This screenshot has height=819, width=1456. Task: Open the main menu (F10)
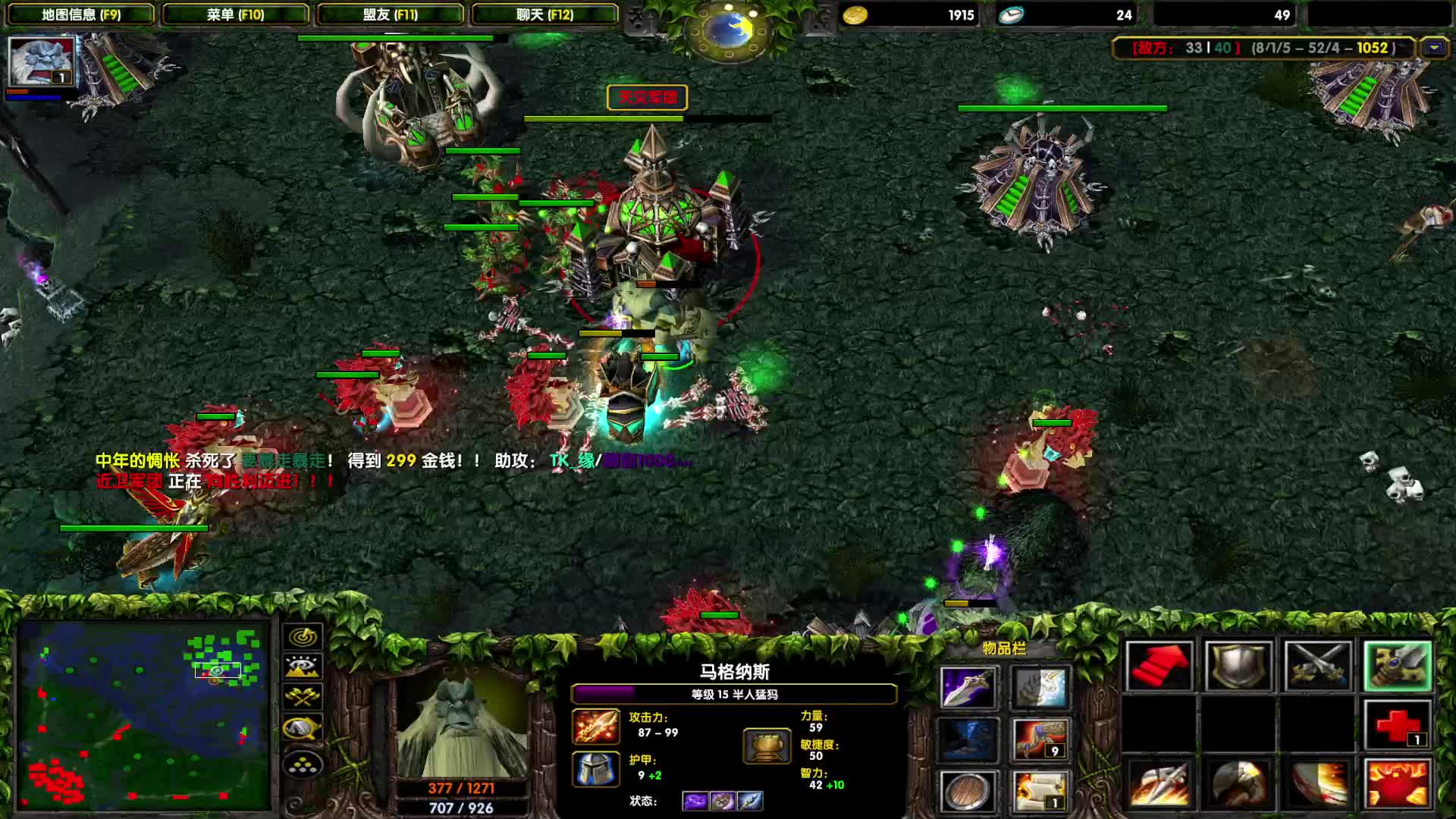pyautogui.click(x=235, y=14)
